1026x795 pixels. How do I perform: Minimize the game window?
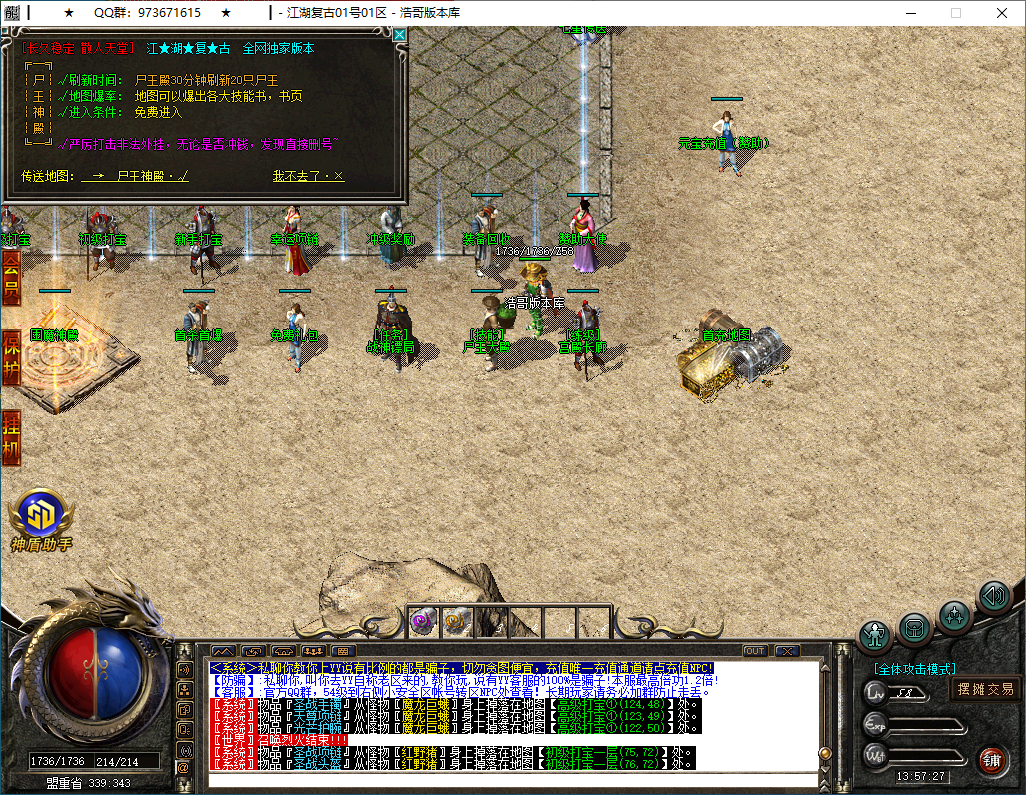[x=909, y=13]
